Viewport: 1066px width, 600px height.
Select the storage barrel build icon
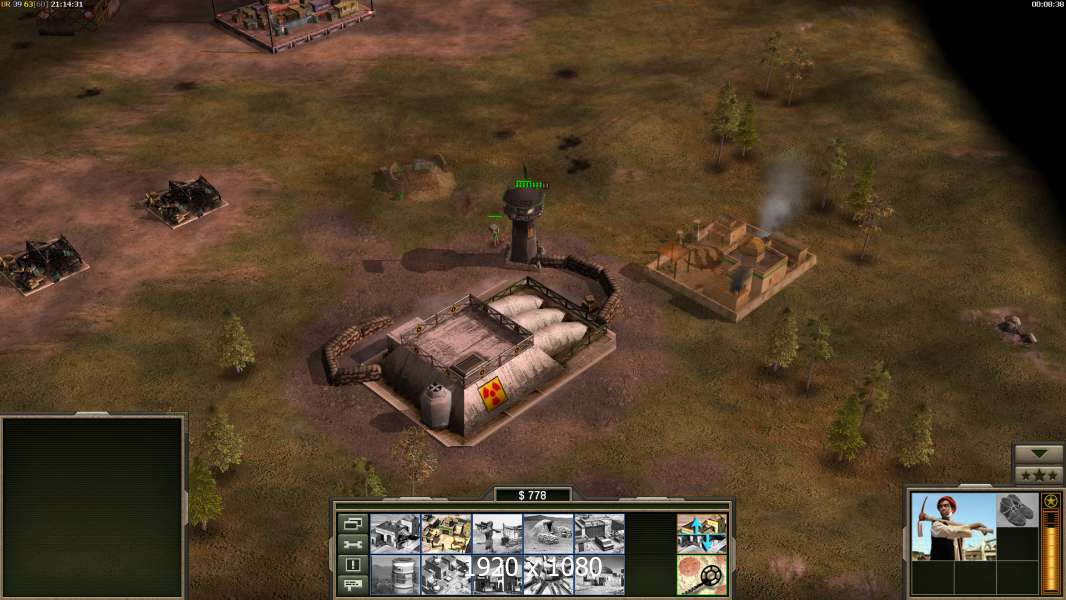(x=395, y=574)
